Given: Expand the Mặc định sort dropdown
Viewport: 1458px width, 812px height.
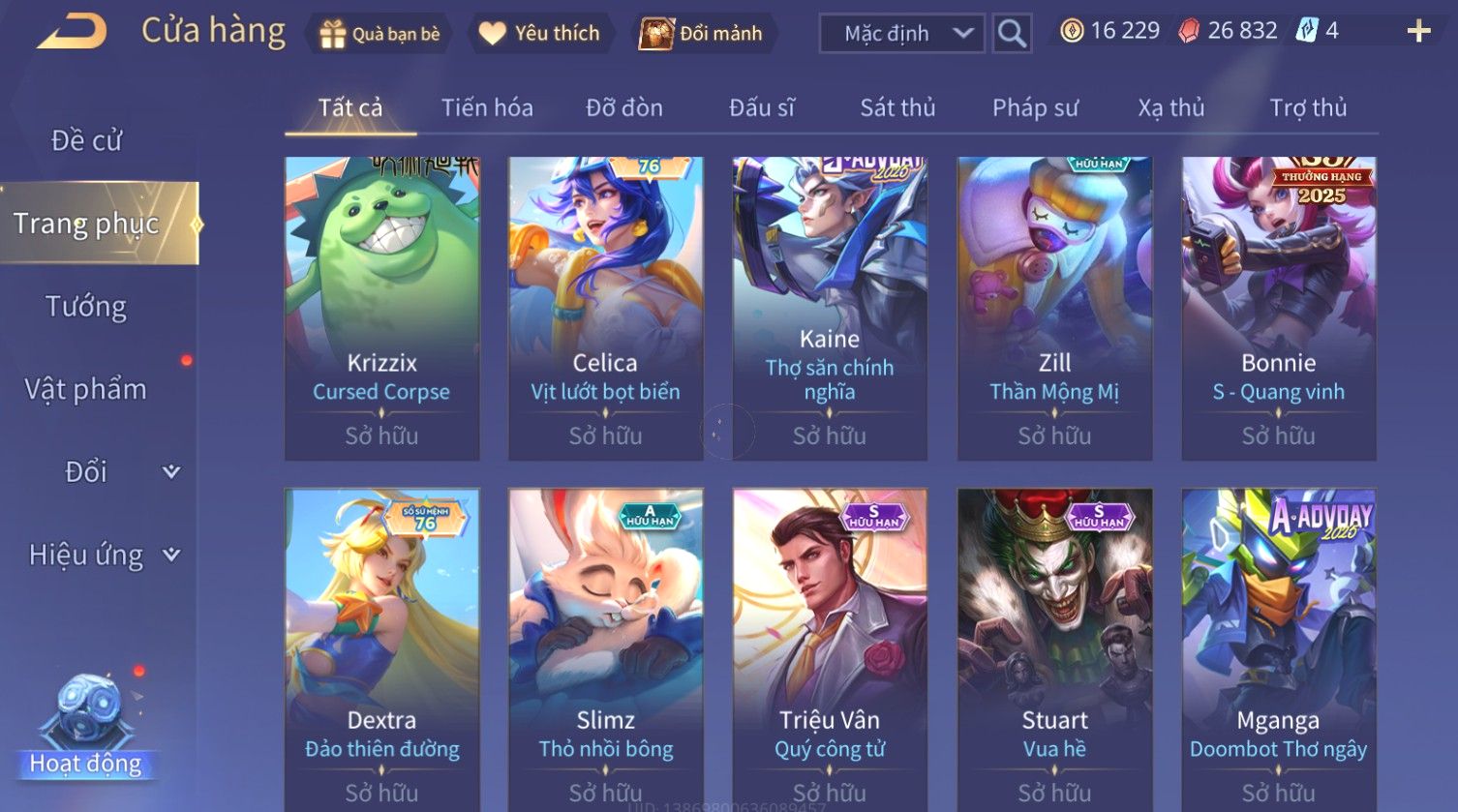Looking at the screenshot, I should 900,34.
